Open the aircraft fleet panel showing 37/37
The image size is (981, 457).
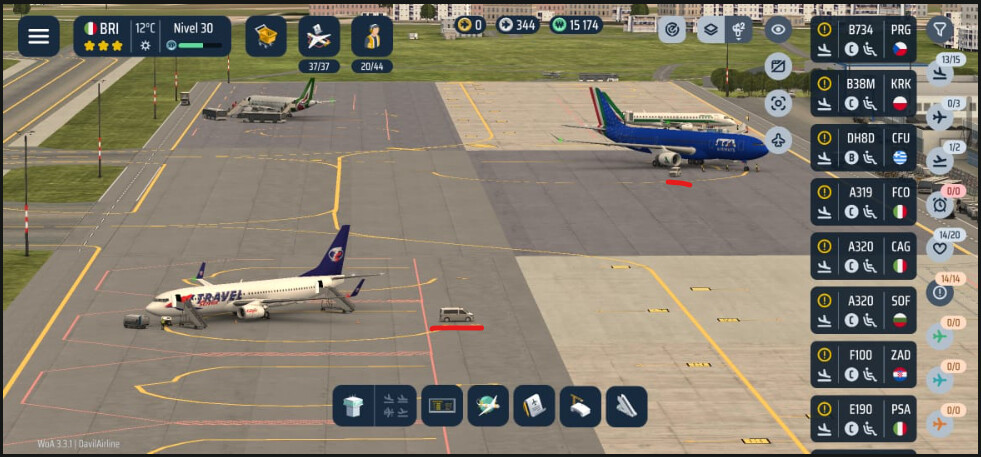tap(319, 37)
